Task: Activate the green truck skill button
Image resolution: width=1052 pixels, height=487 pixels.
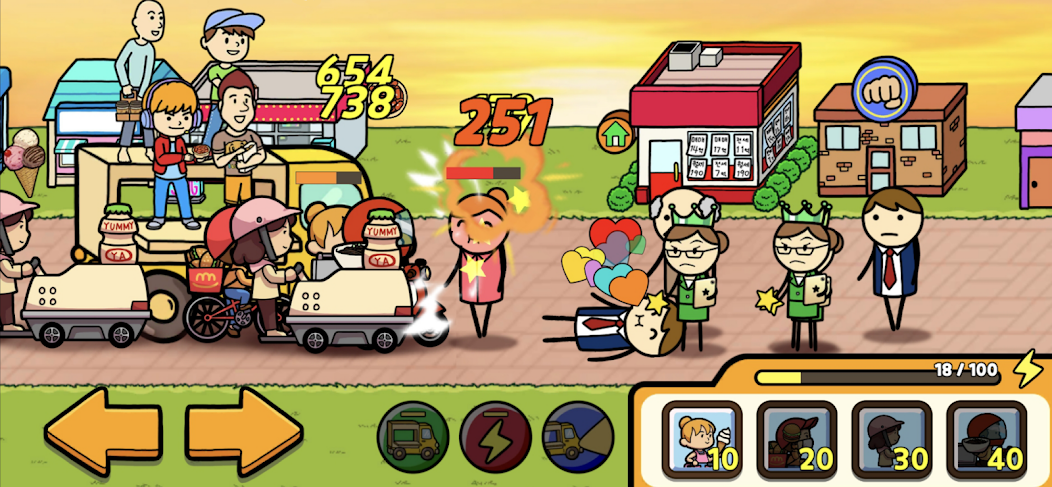Action: (412, 437)
